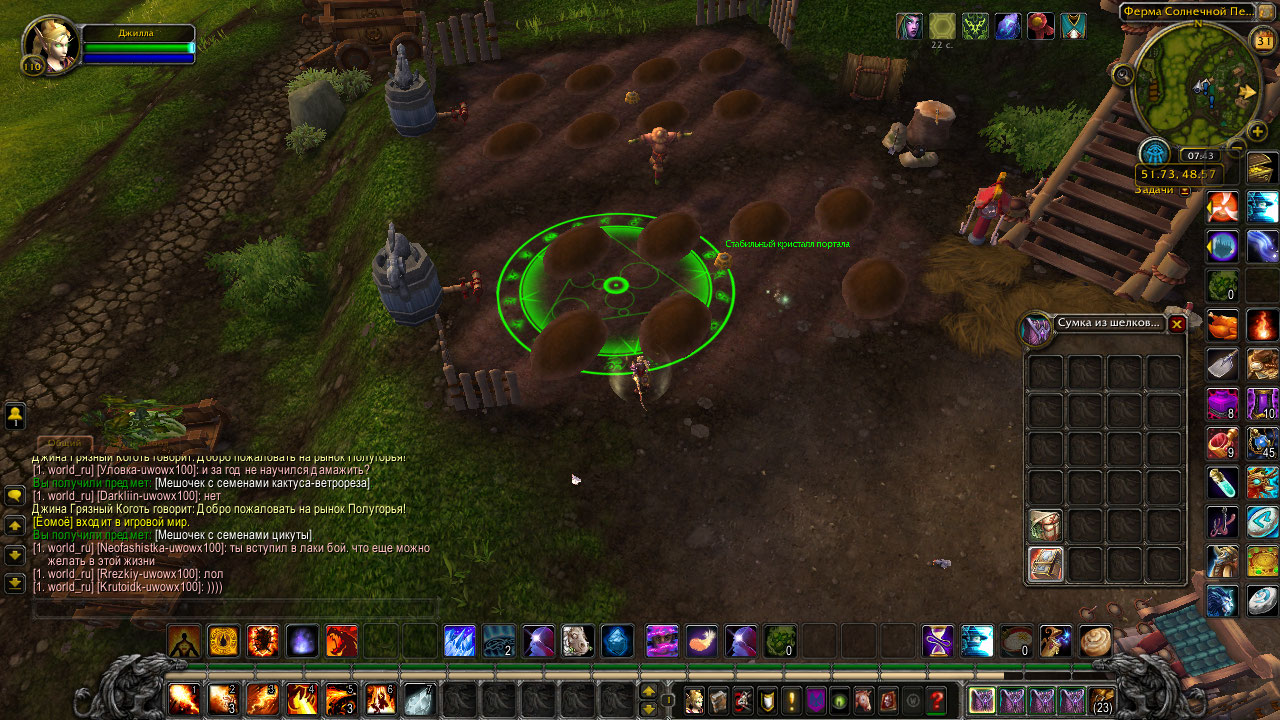Cast the ice shard ability in slot 7
The image size is (1280, 720).
click(418, 699)
